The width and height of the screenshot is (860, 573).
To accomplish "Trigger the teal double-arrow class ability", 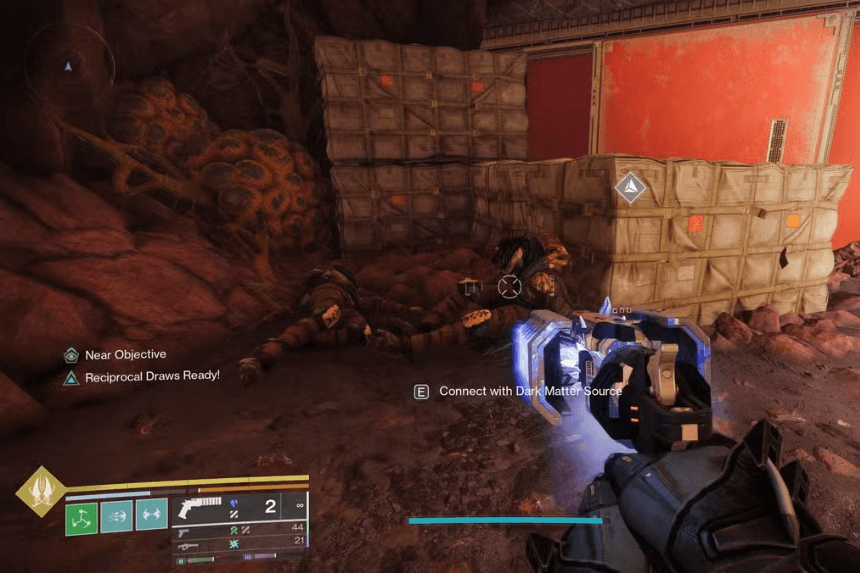I will pyautogui.click(x=152, y=517).
